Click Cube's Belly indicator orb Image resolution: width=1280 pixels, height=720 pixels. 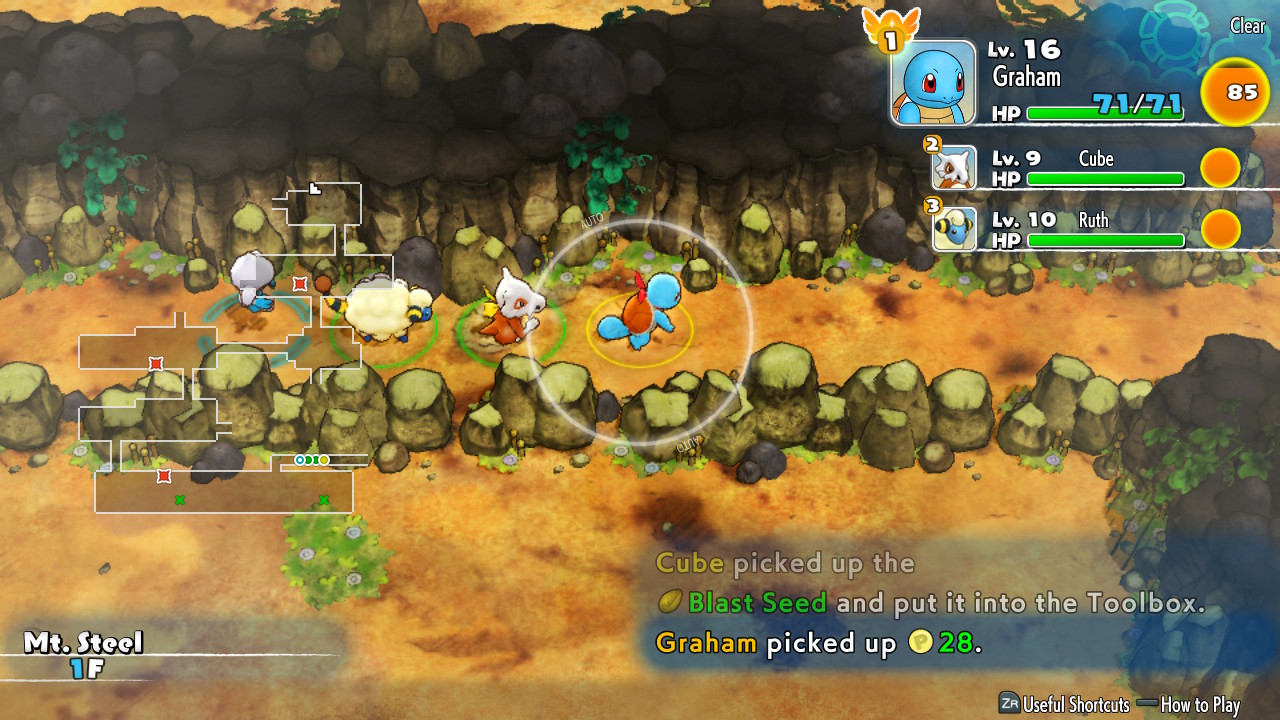(1220, 168)
